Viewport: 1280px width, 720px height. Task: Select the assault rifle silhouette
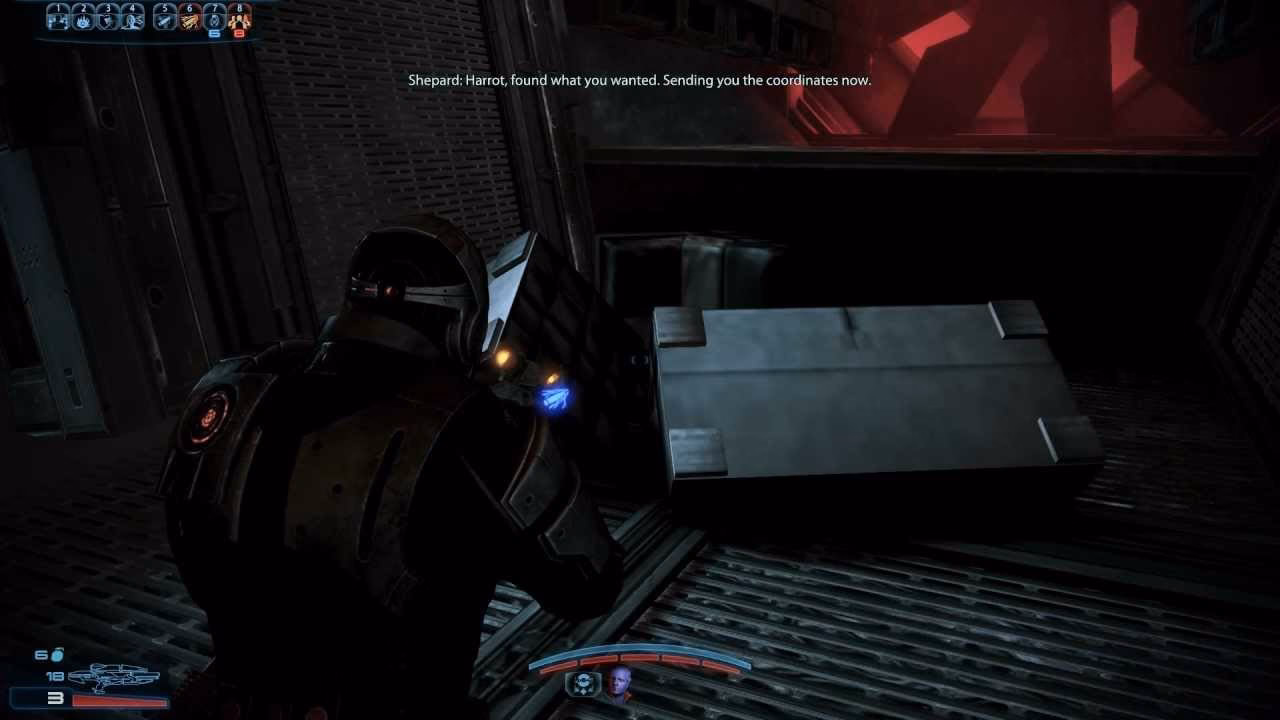point(114,676)
